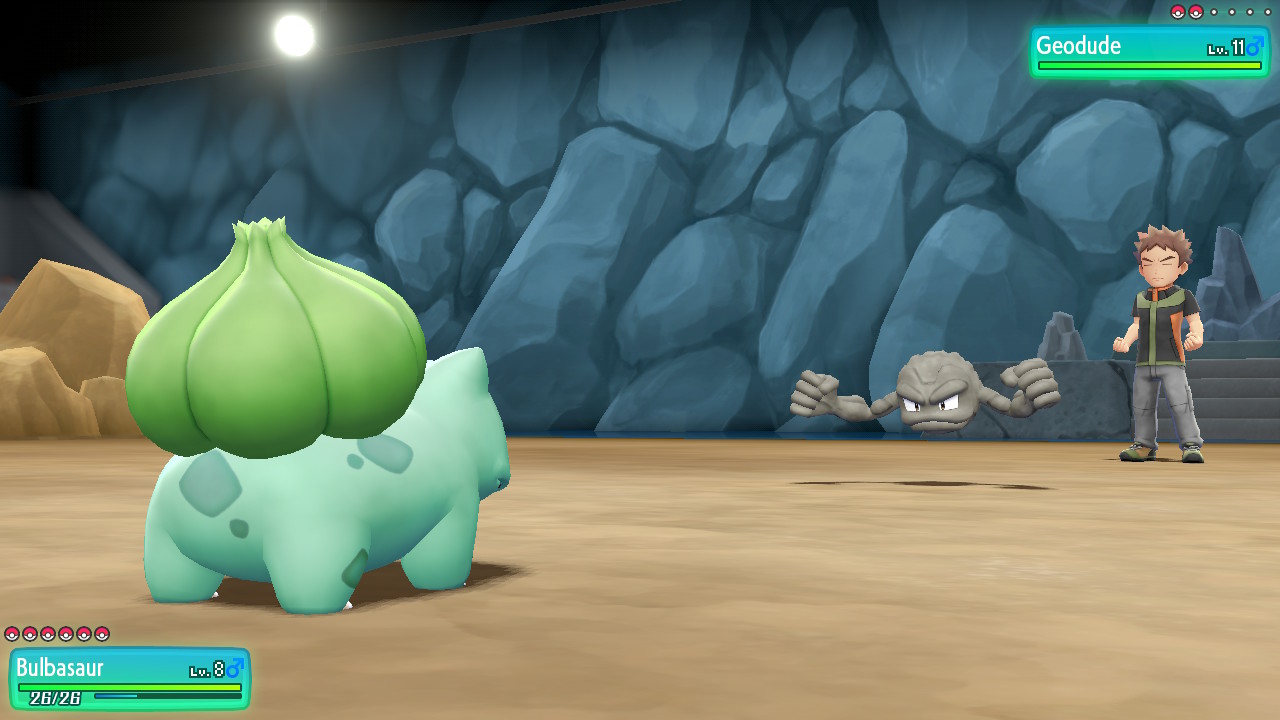The width and height of the screenshot is (1280, 720).
Task: Click Geodude's green HP bar
Action: (1150, 63)
